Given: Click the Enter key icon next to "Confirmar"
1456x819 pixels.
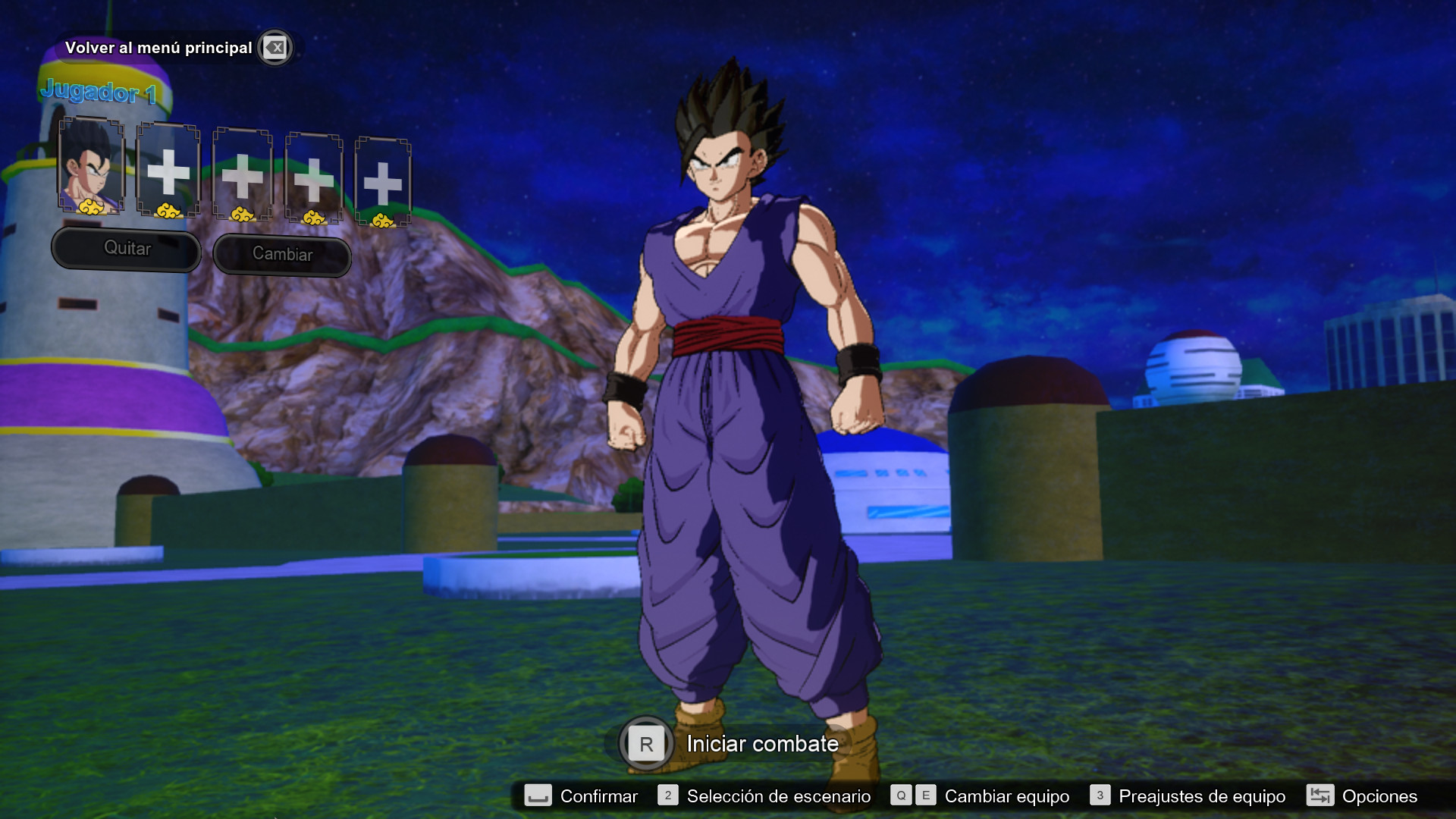Looking at the screenshot, I should pos(536,796).
